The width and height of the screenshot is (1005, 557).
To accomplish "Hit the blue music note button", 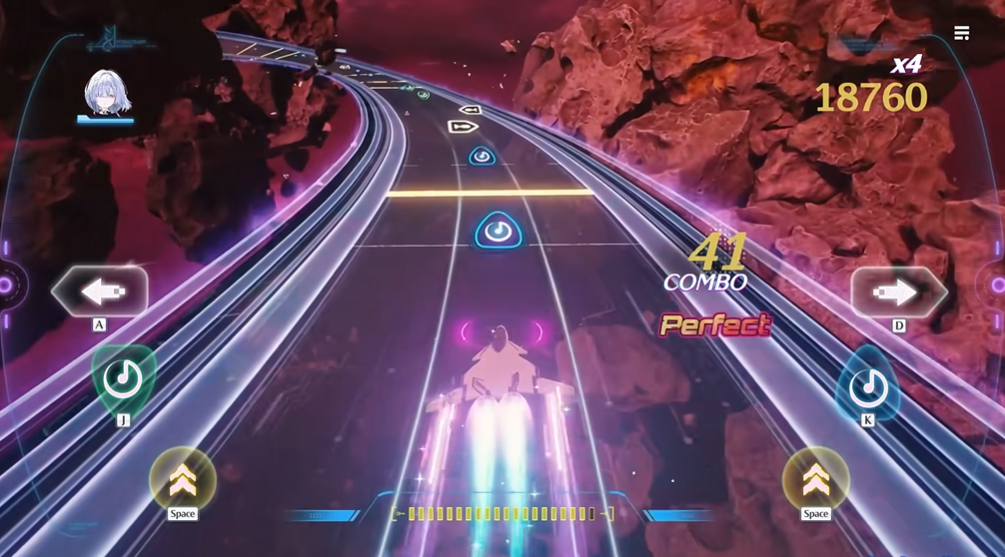I will coord(867,385).
